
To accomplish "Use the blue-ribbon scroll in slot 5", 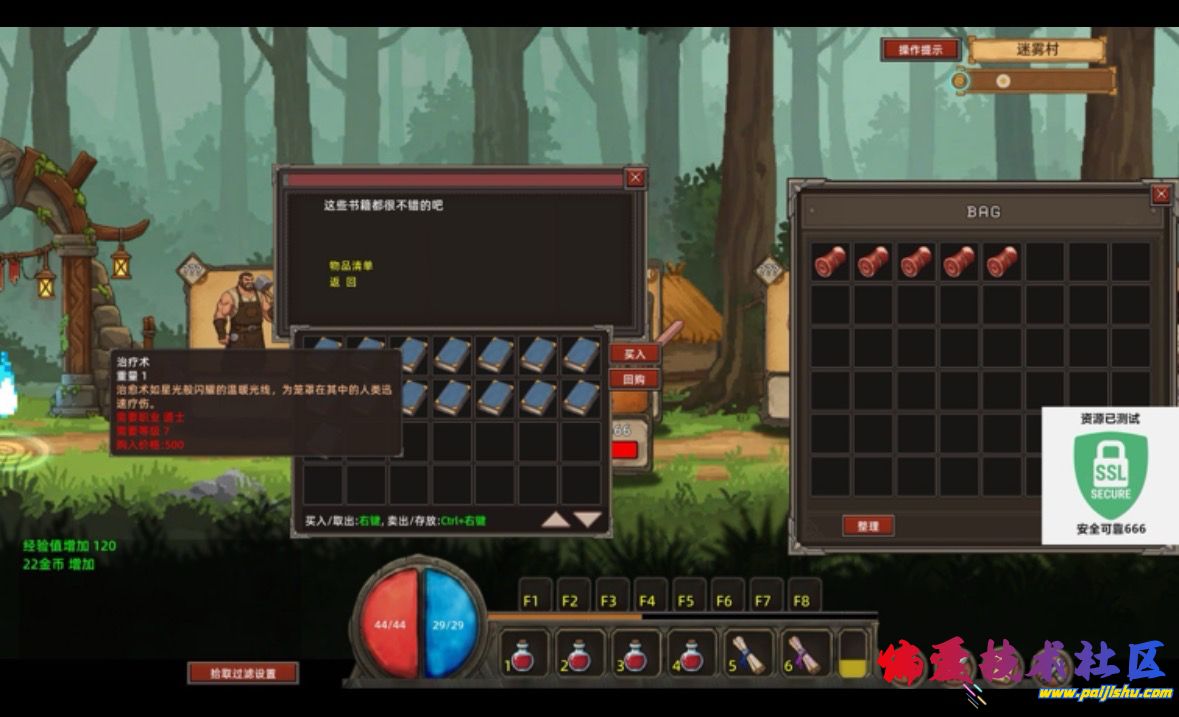I will (749, 653).
